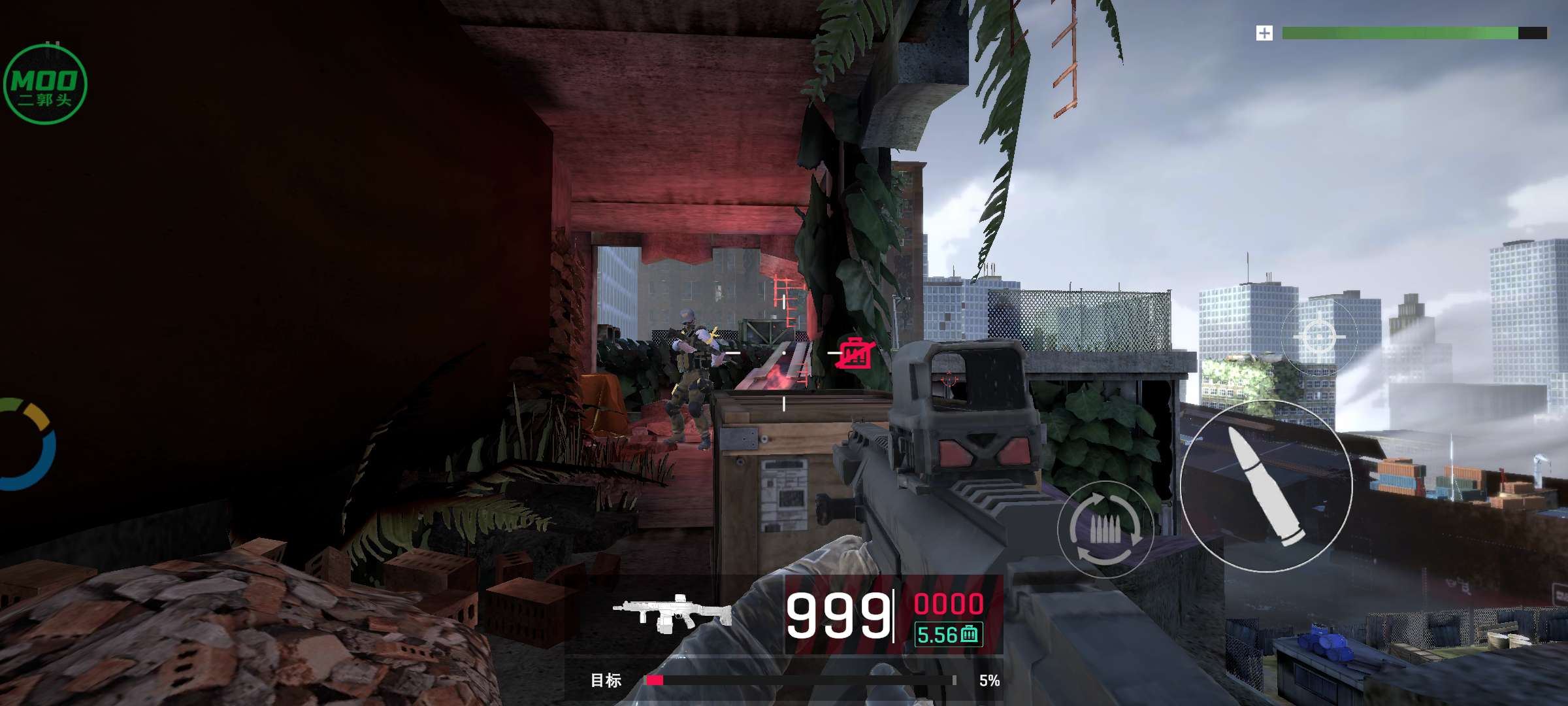1568x706 pixels.
Task: Click the green MOO watermark logo
Action: pos(44,85)
